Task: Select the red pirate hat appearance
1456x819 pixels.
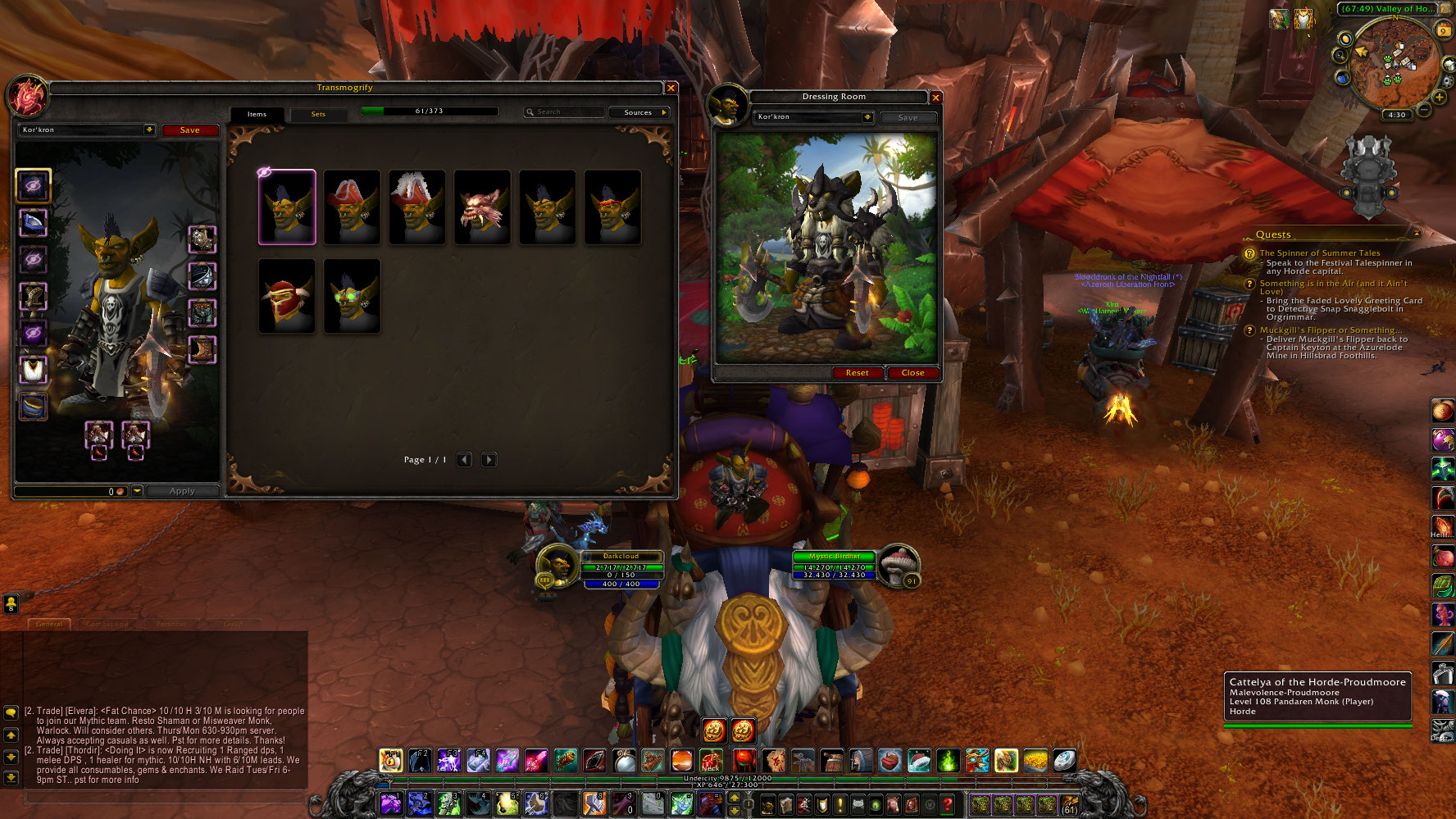Action: tap(352, 207)
